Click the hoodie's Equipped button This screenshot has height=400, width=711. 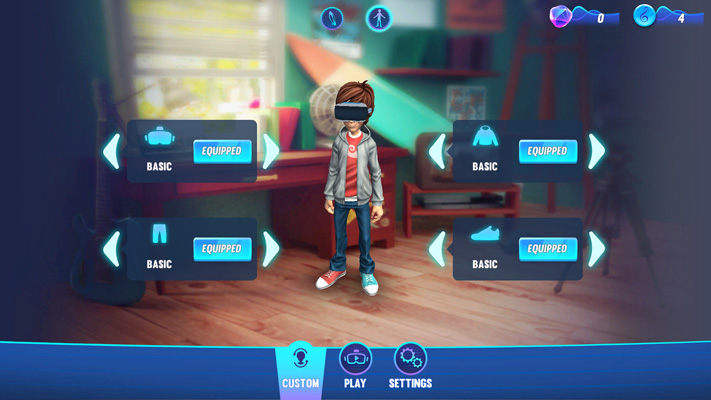548,152
